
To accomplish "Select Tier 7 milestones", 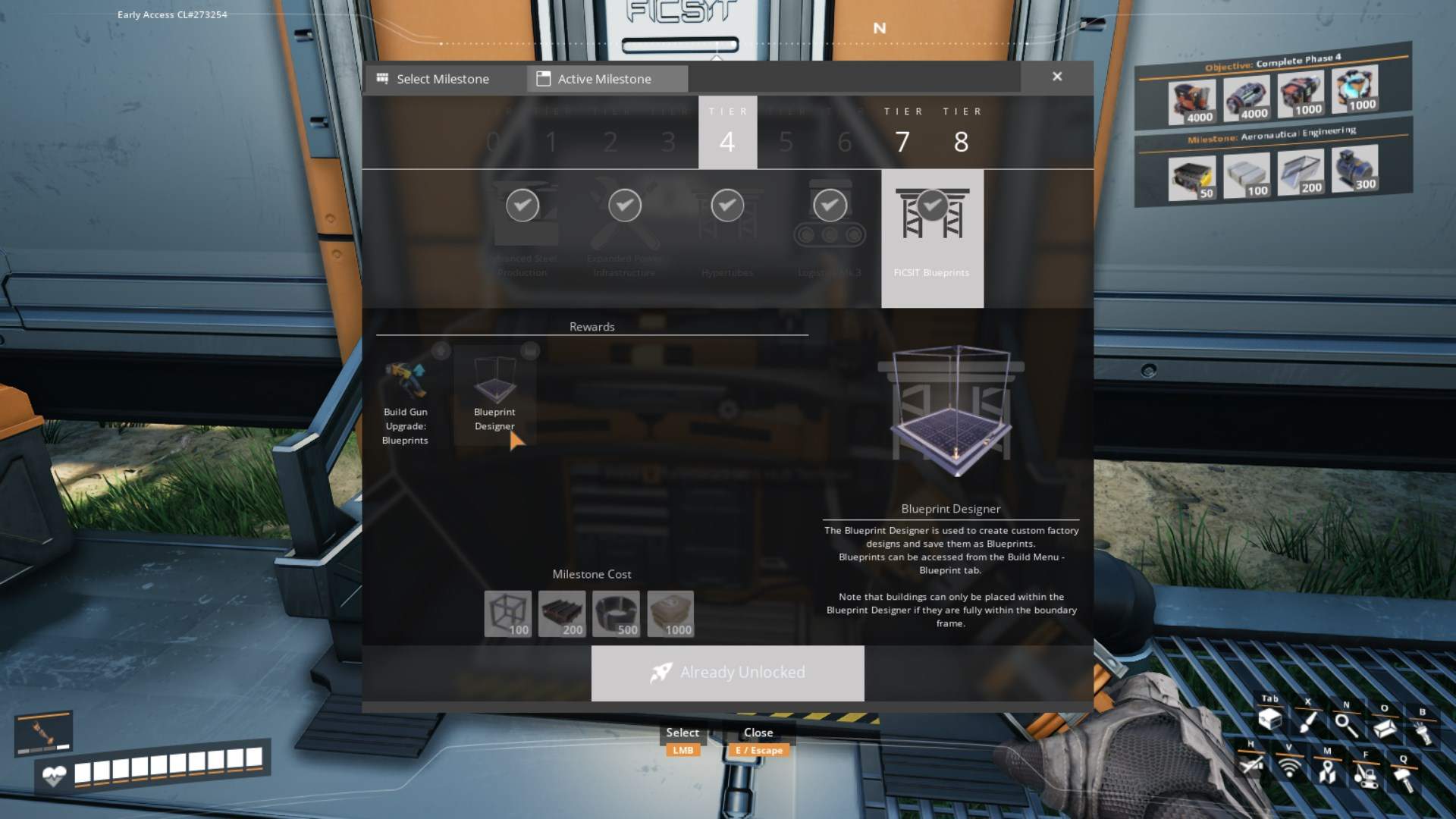I will pyautogui.click(x=902, y=133).
